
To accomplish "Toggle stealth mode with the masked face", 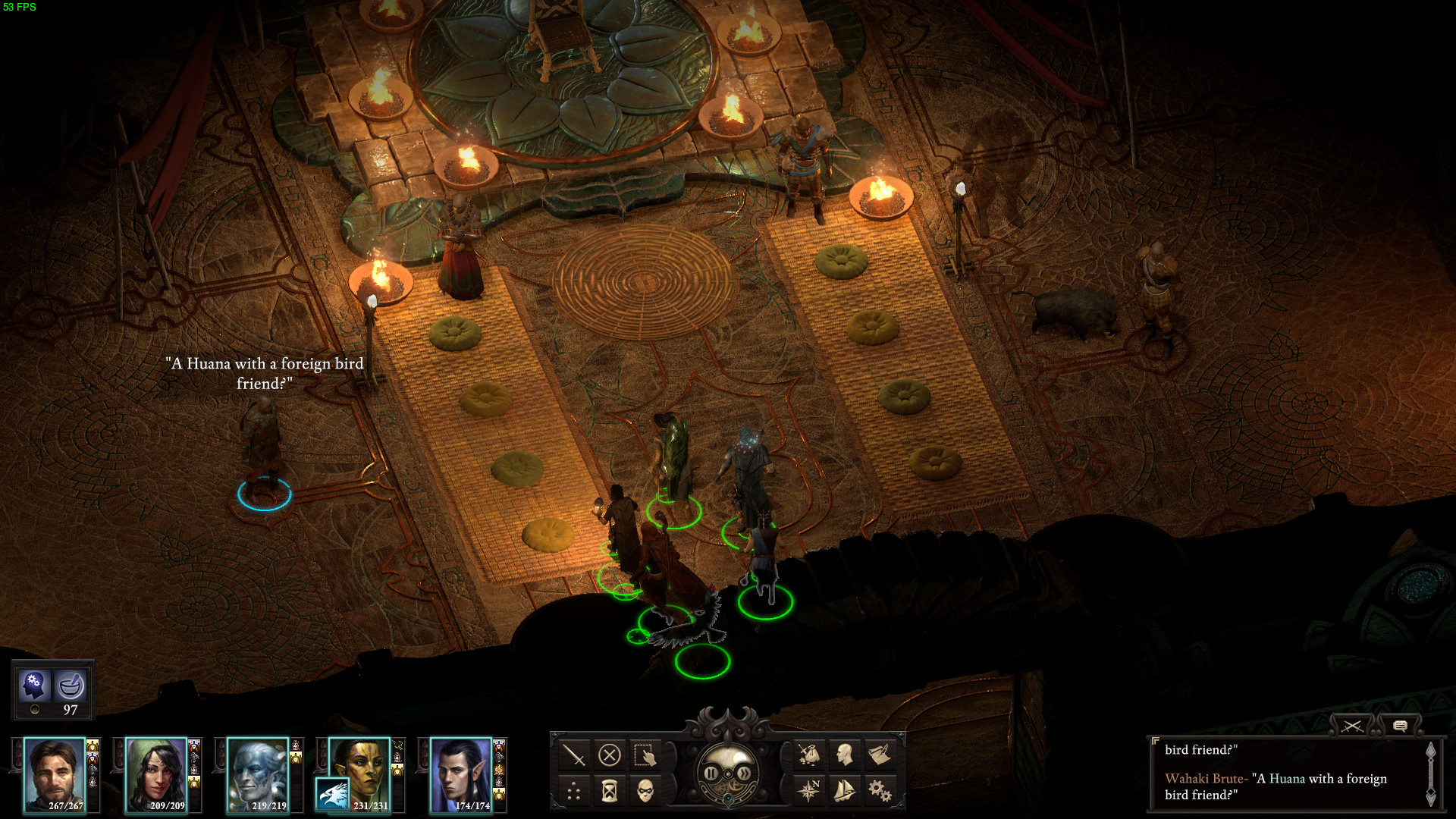I will 645,792.
